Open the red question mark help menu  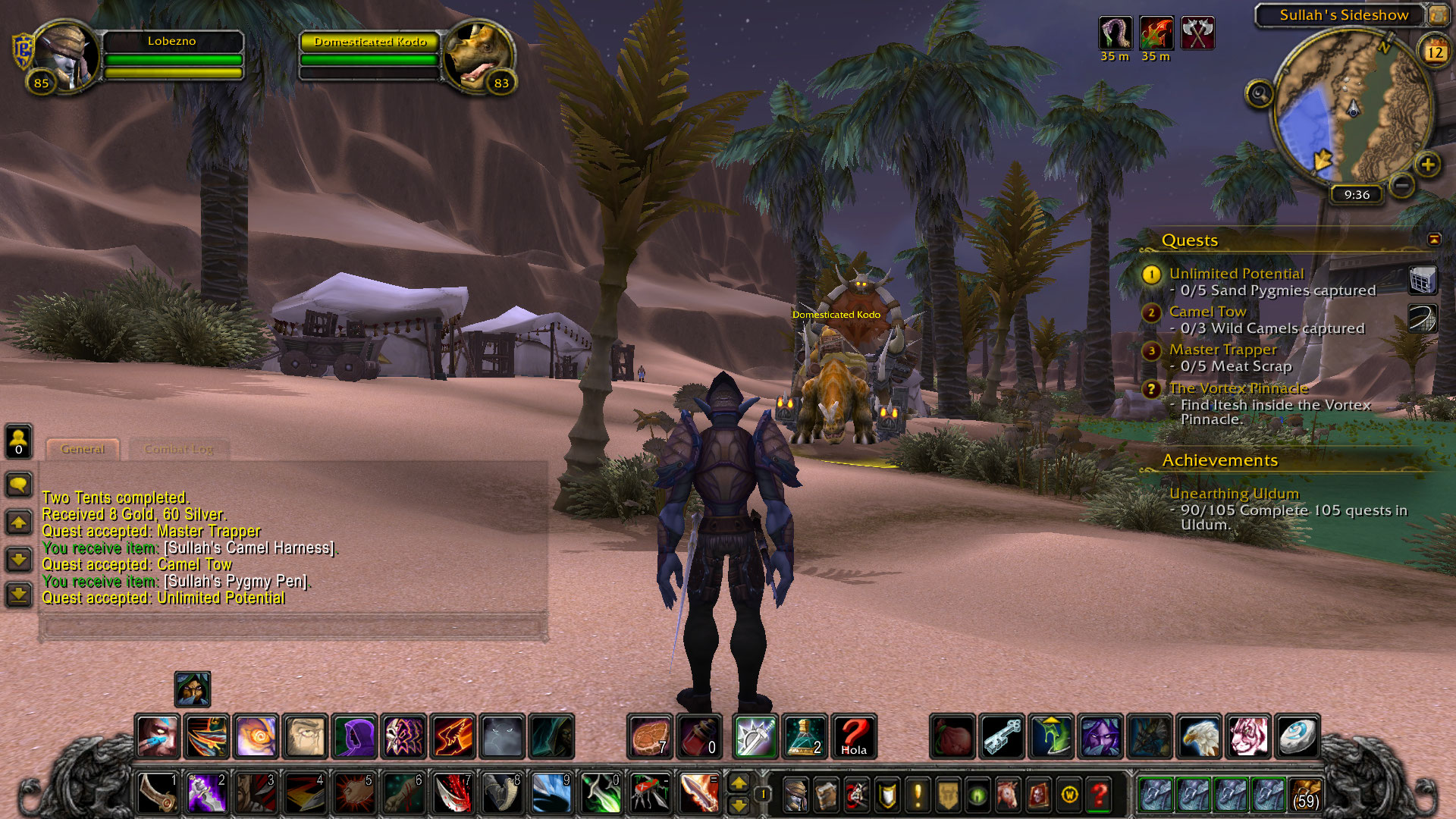click(x=1099, y=795)
